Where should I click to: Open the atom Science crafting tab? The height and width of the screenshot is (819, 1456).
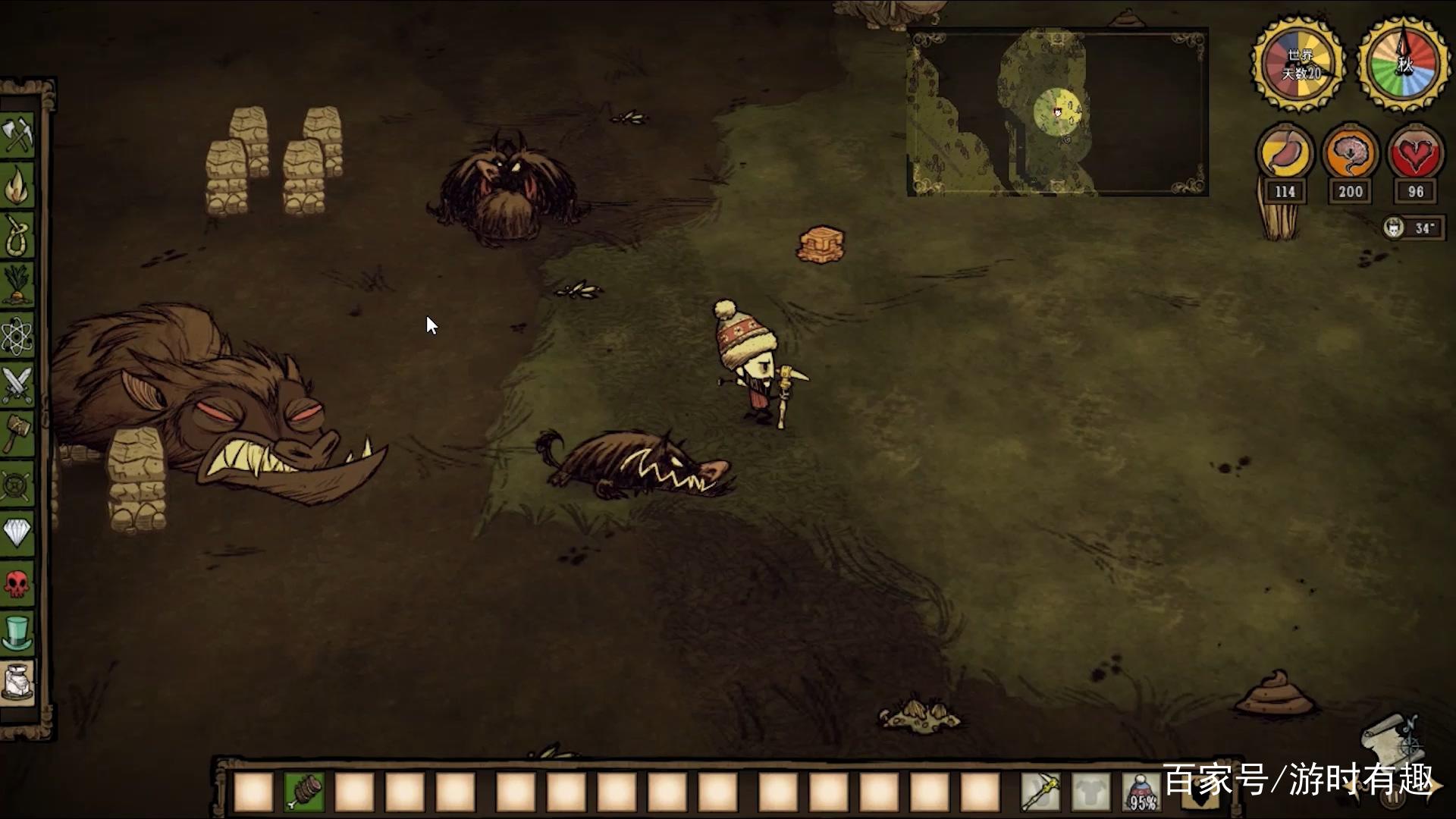17,335
